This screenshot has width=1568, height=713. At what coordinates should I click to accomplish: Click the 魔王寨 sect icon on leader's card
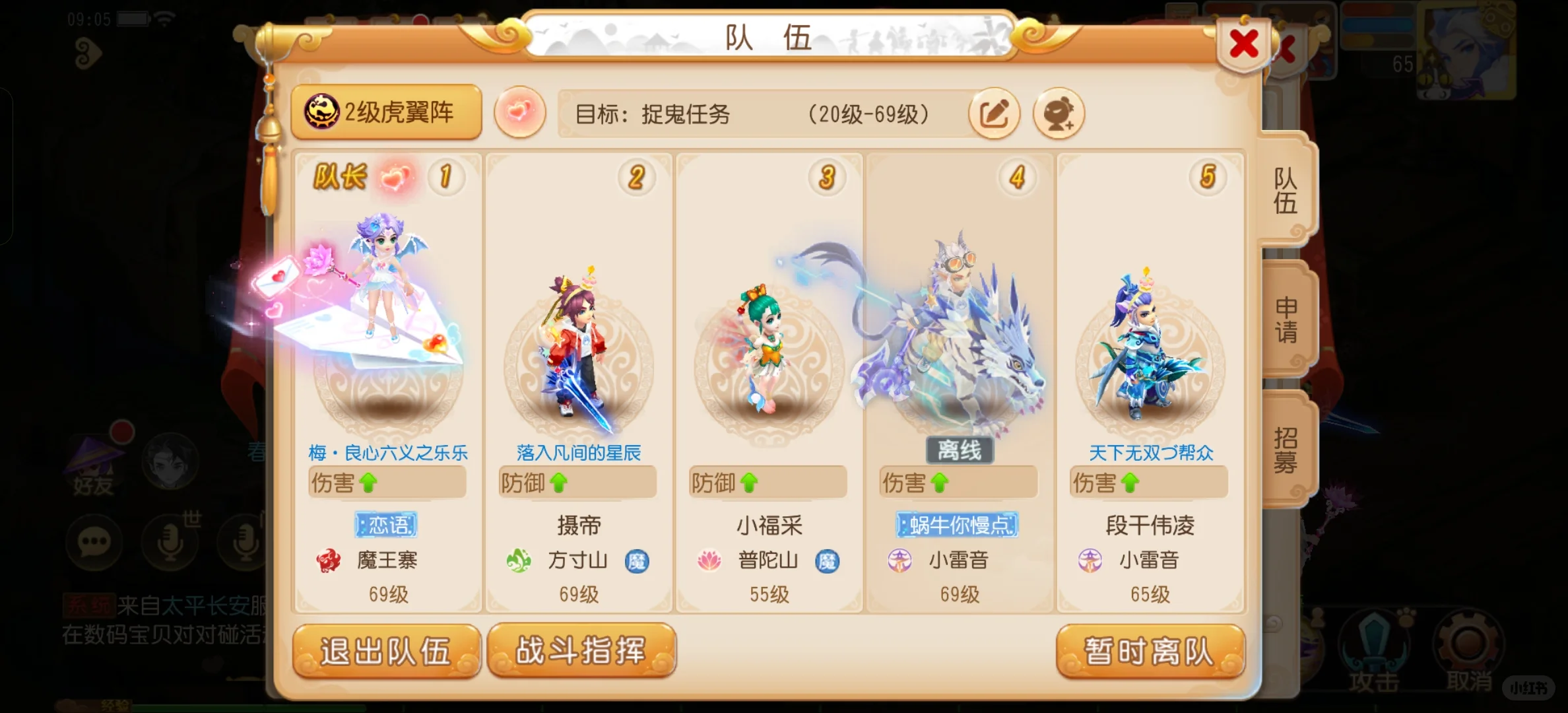point(328,560)
